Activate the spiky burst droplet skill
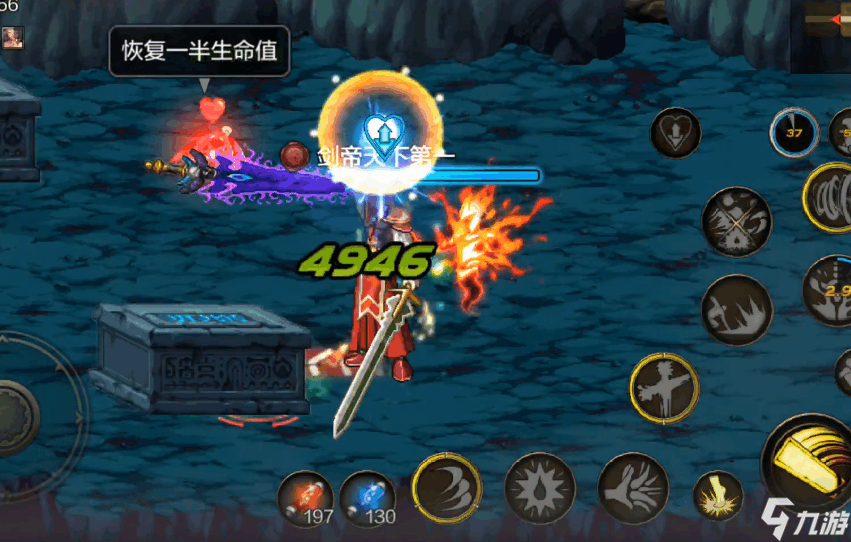 (x=539, y=488)
